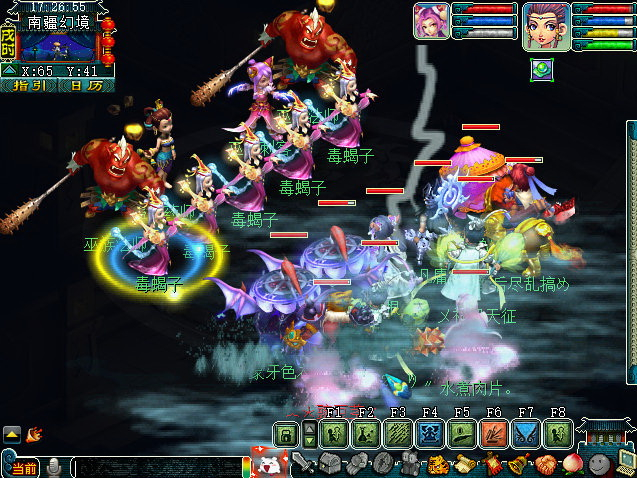Click the chat text input box
The height and width of the screenshot is (478, 637).
click(155, 467)
